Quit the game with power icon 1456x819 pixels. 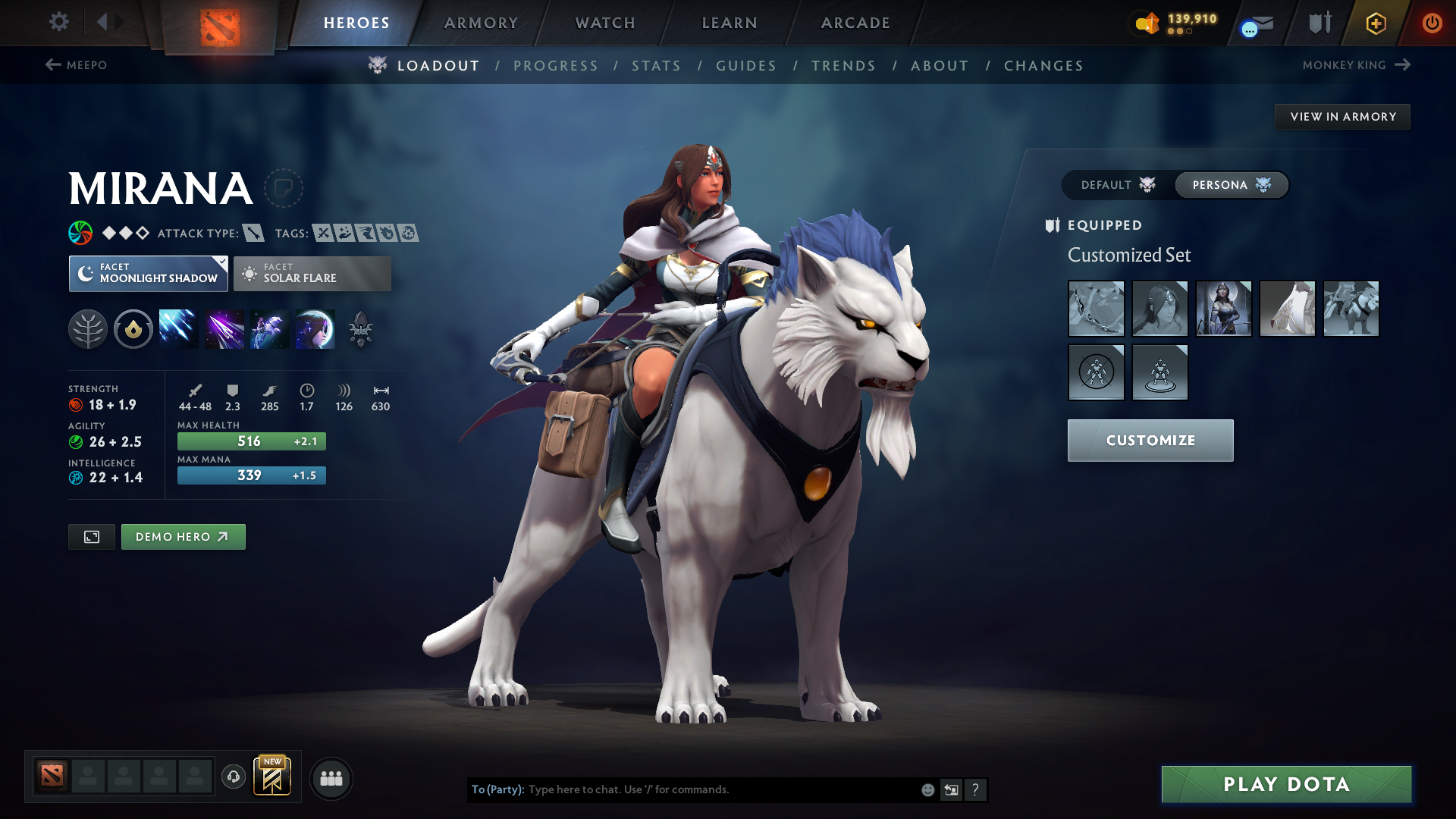1432,23
